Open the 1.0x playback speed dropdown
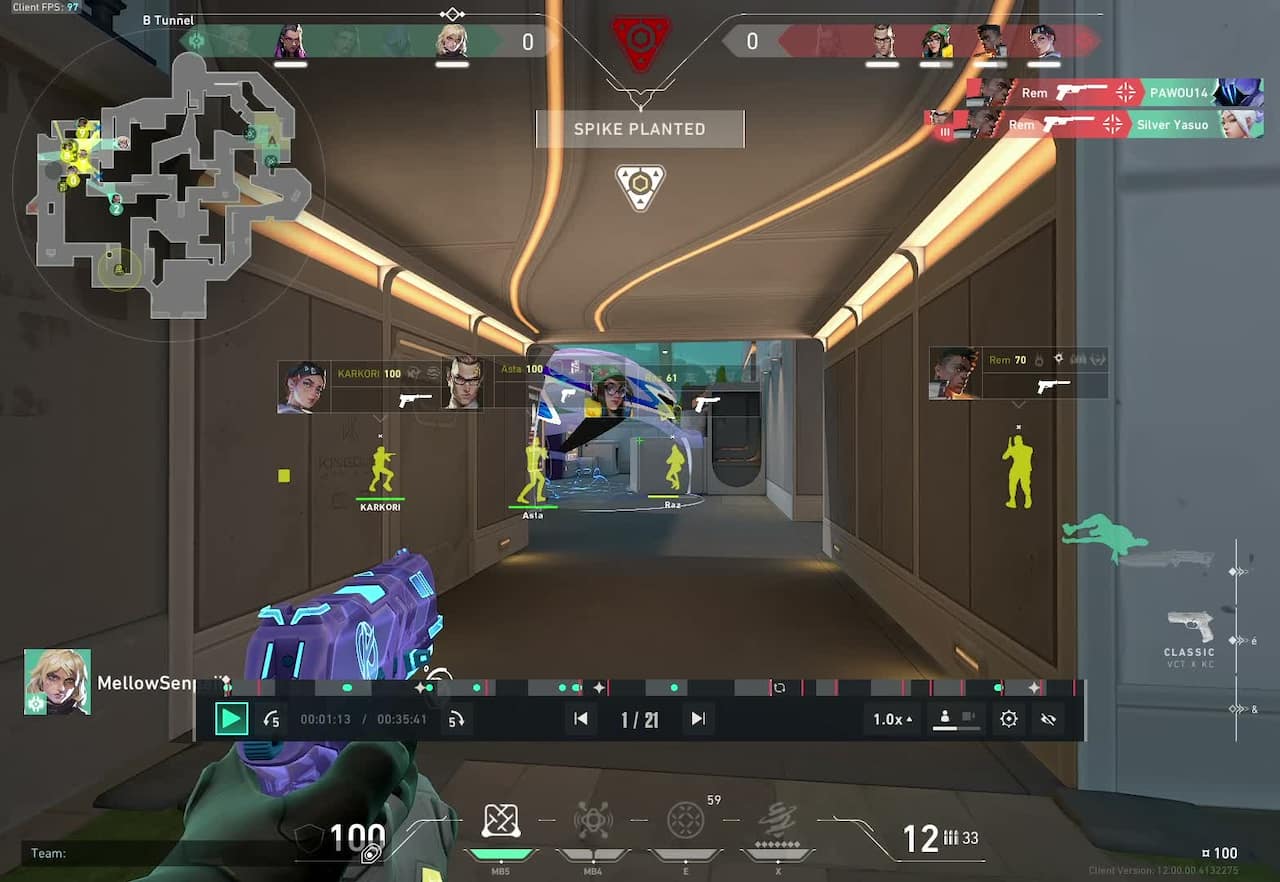This screenshot has width=1280, height=882. point(890,718)
